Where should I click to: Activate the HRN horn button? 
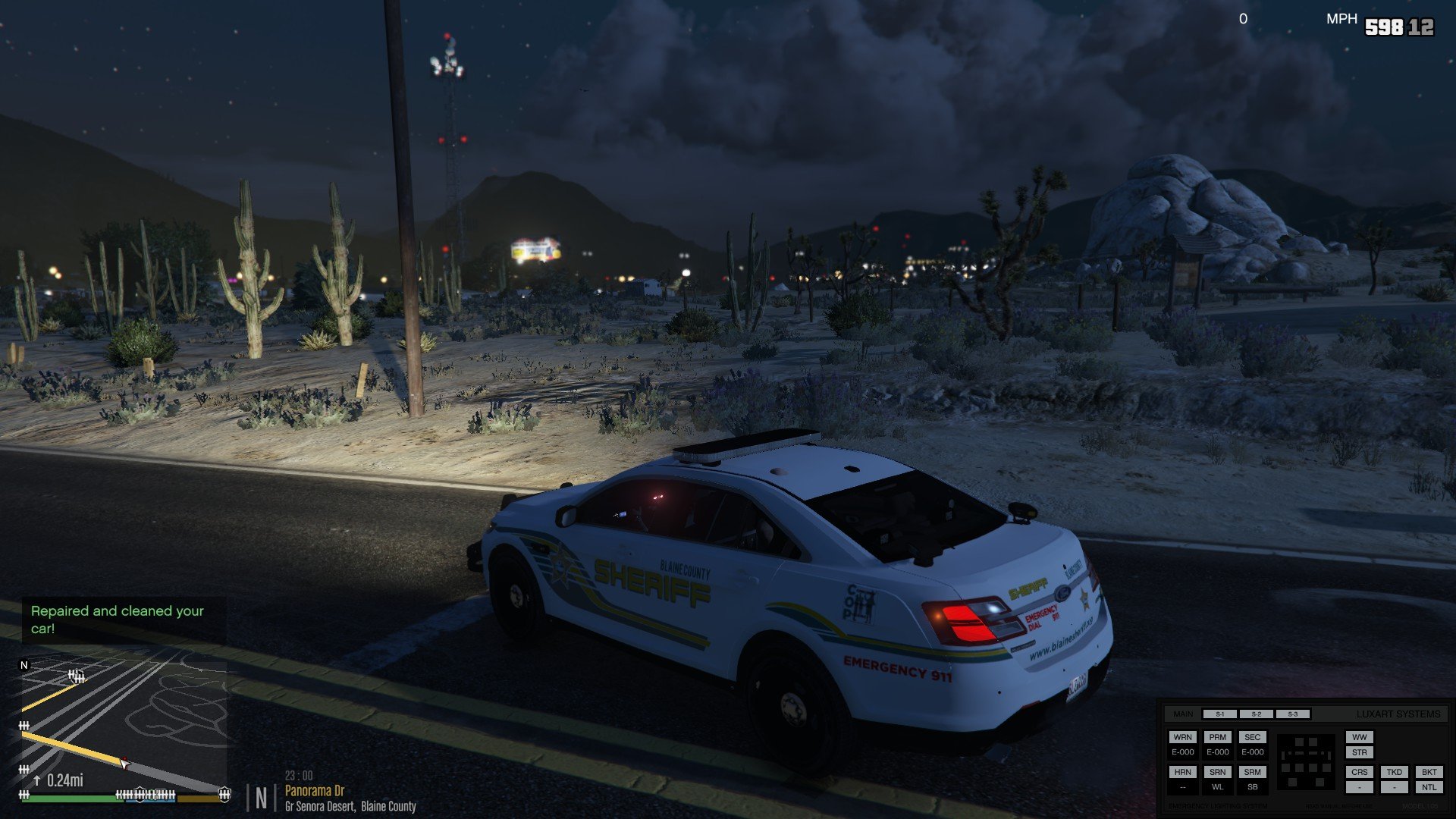(1182, 772)
